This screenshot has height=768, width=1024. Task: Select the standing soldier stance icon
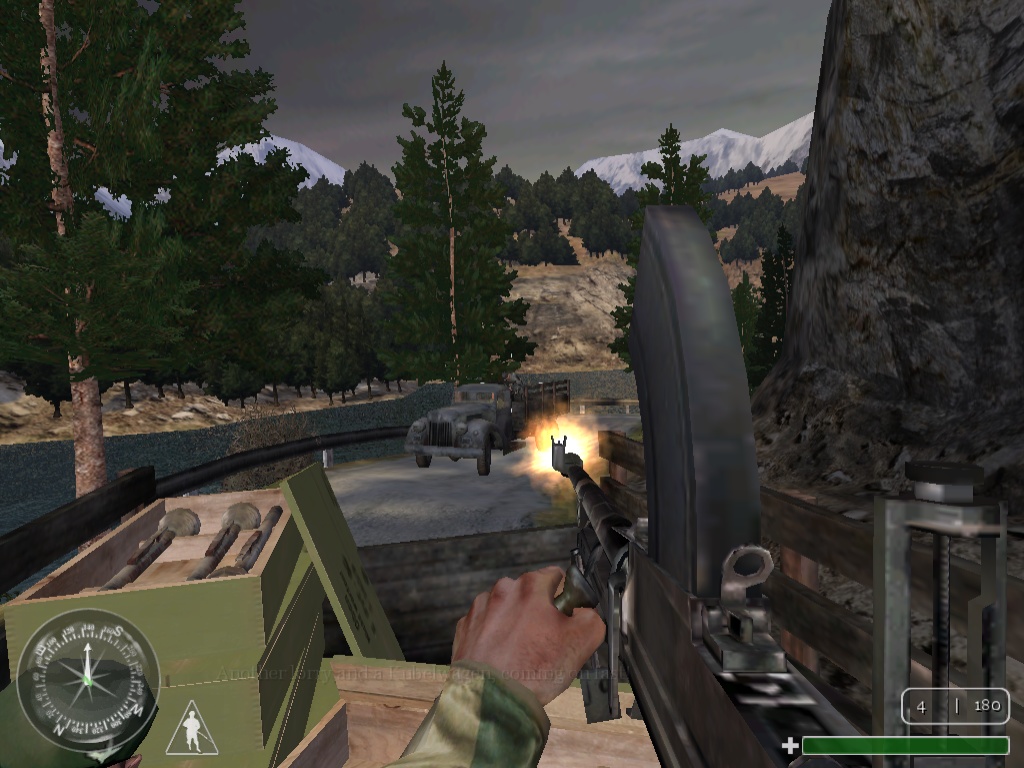(191, 730)
